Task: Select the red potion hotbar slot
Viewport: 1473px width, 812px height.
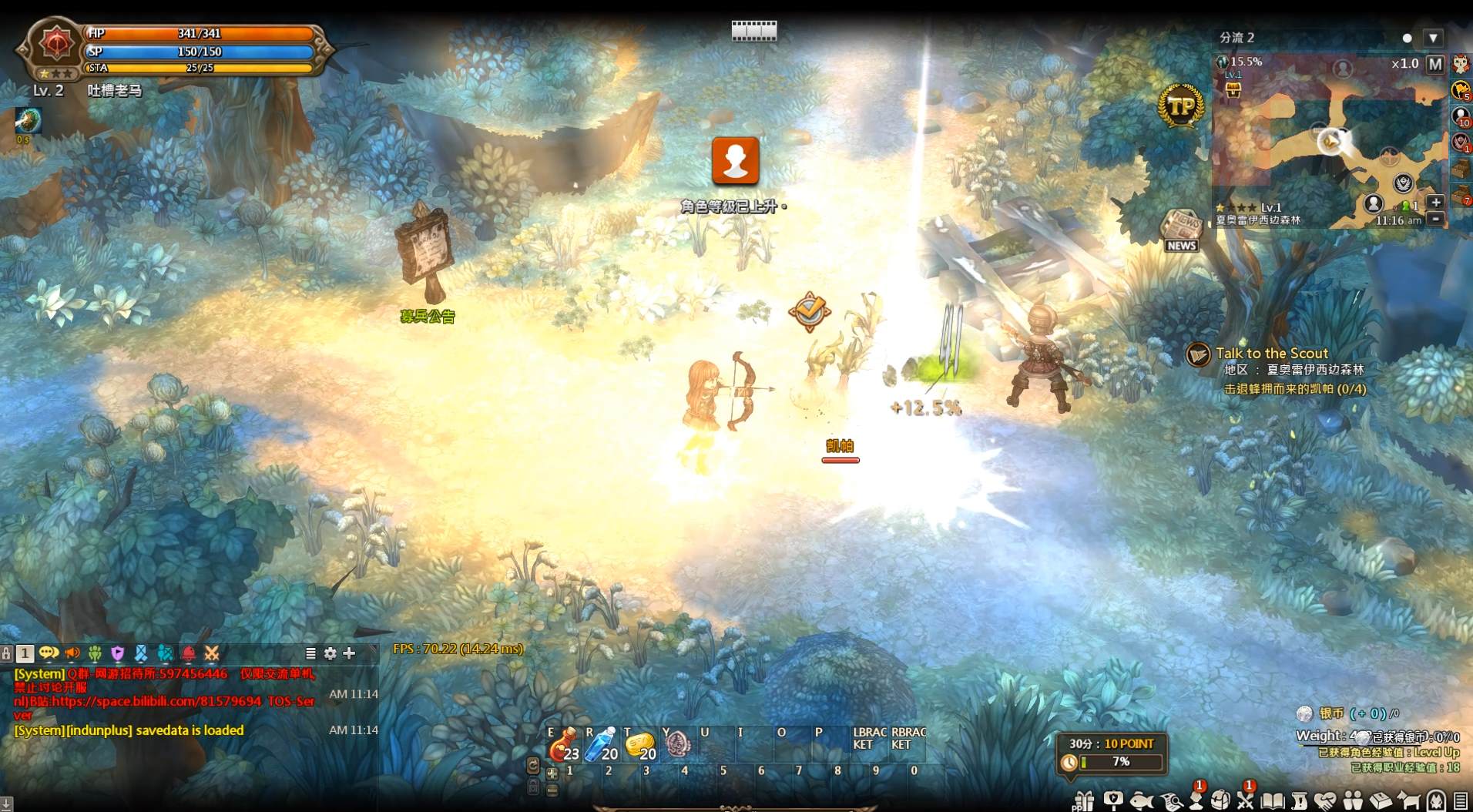Action: point(565,746)
